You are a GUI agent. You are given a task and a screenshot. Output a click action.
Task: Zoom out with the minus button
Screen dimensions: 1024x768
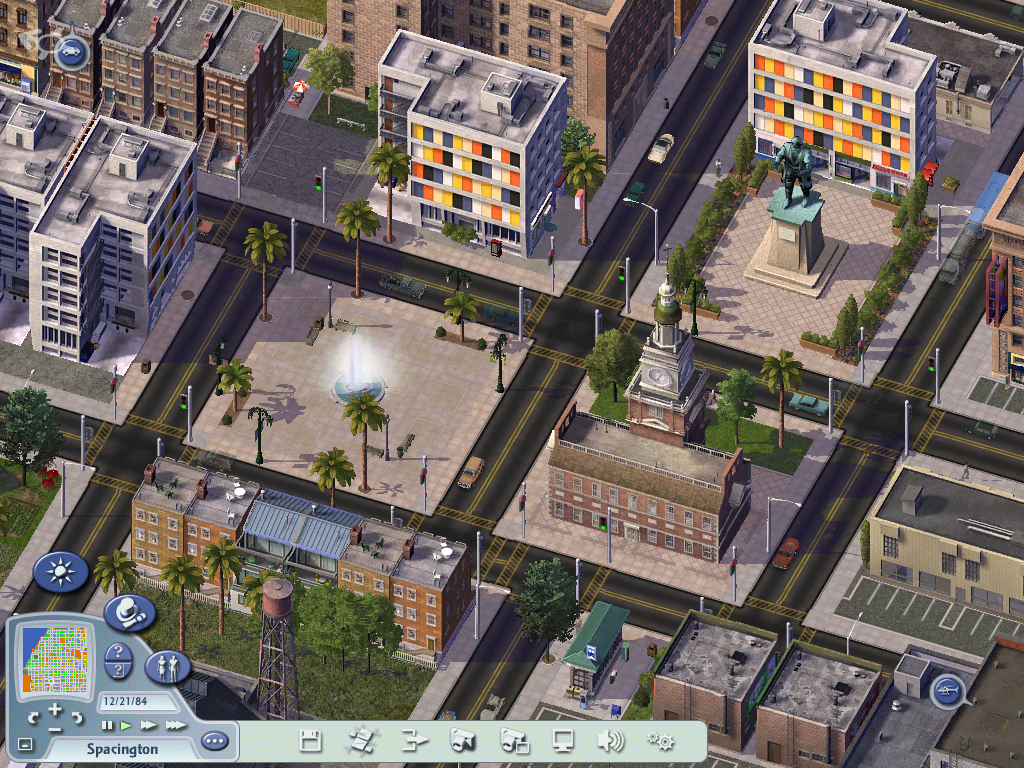click(x=55, y=729)
